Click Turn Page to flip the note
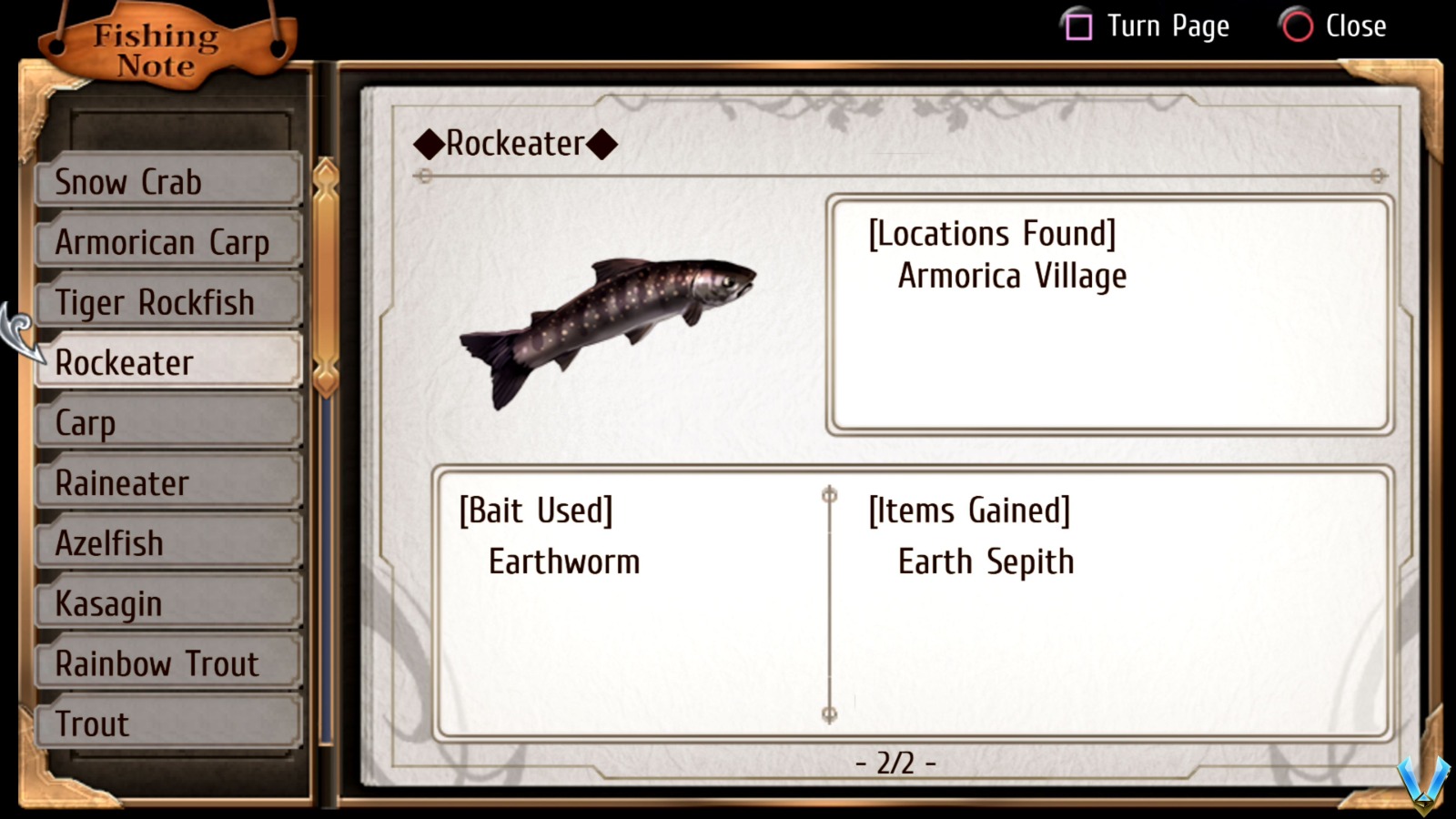This screenshot has height=819, width=1456. 1168,26
